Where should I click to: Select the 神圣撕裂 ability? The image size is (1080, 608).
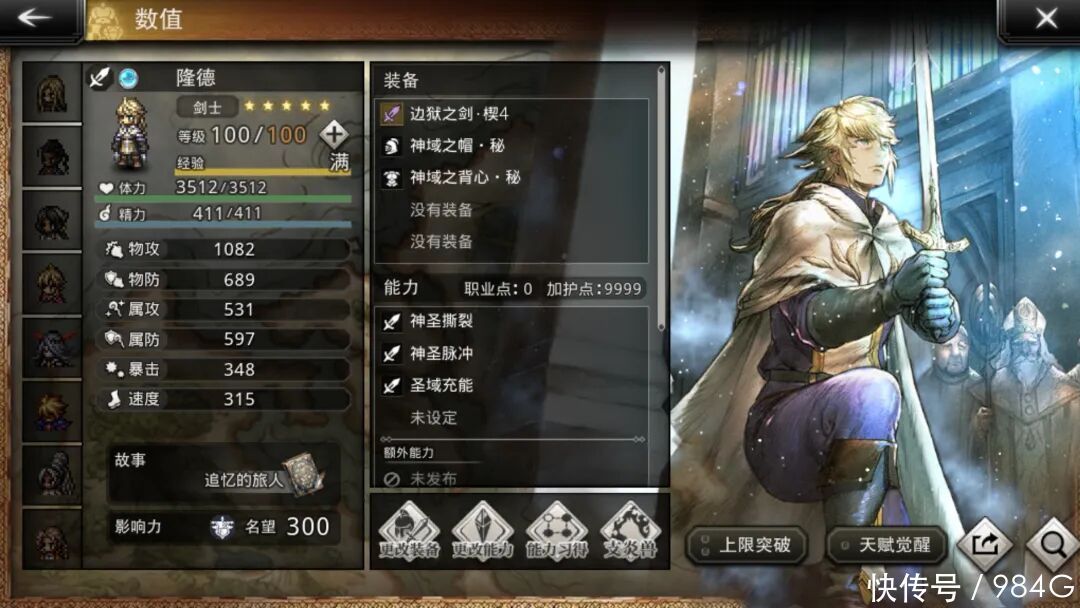tap(512, 321)
